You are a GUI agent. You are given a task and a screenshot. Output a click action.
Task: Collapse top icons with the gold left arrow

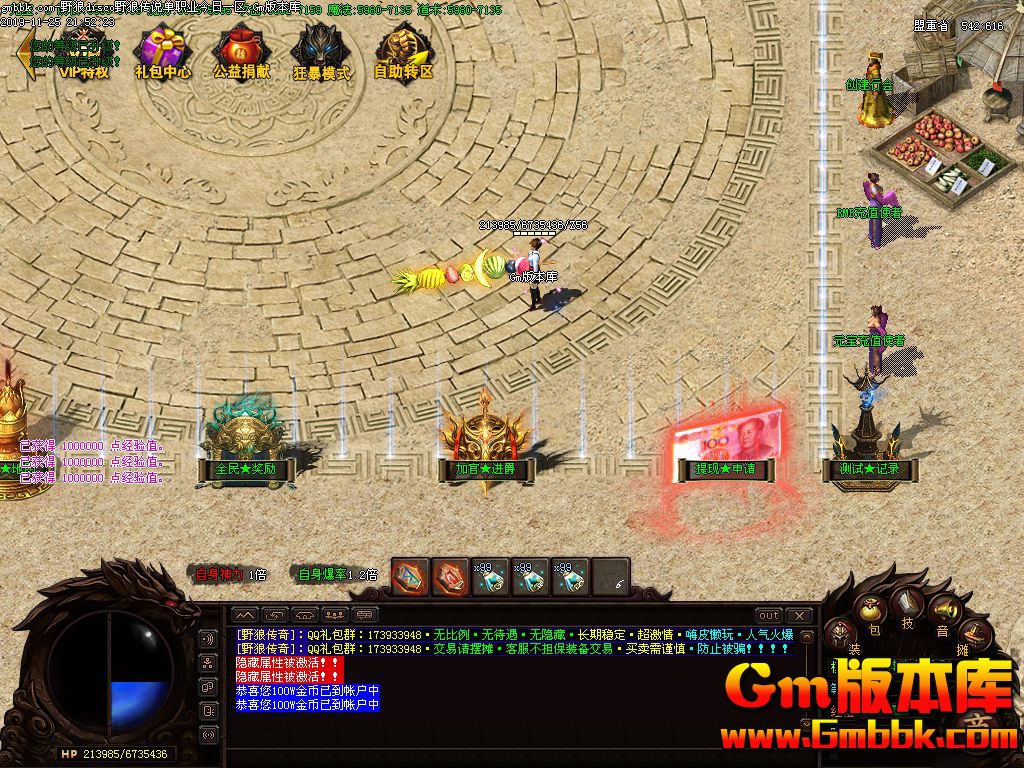22,54
